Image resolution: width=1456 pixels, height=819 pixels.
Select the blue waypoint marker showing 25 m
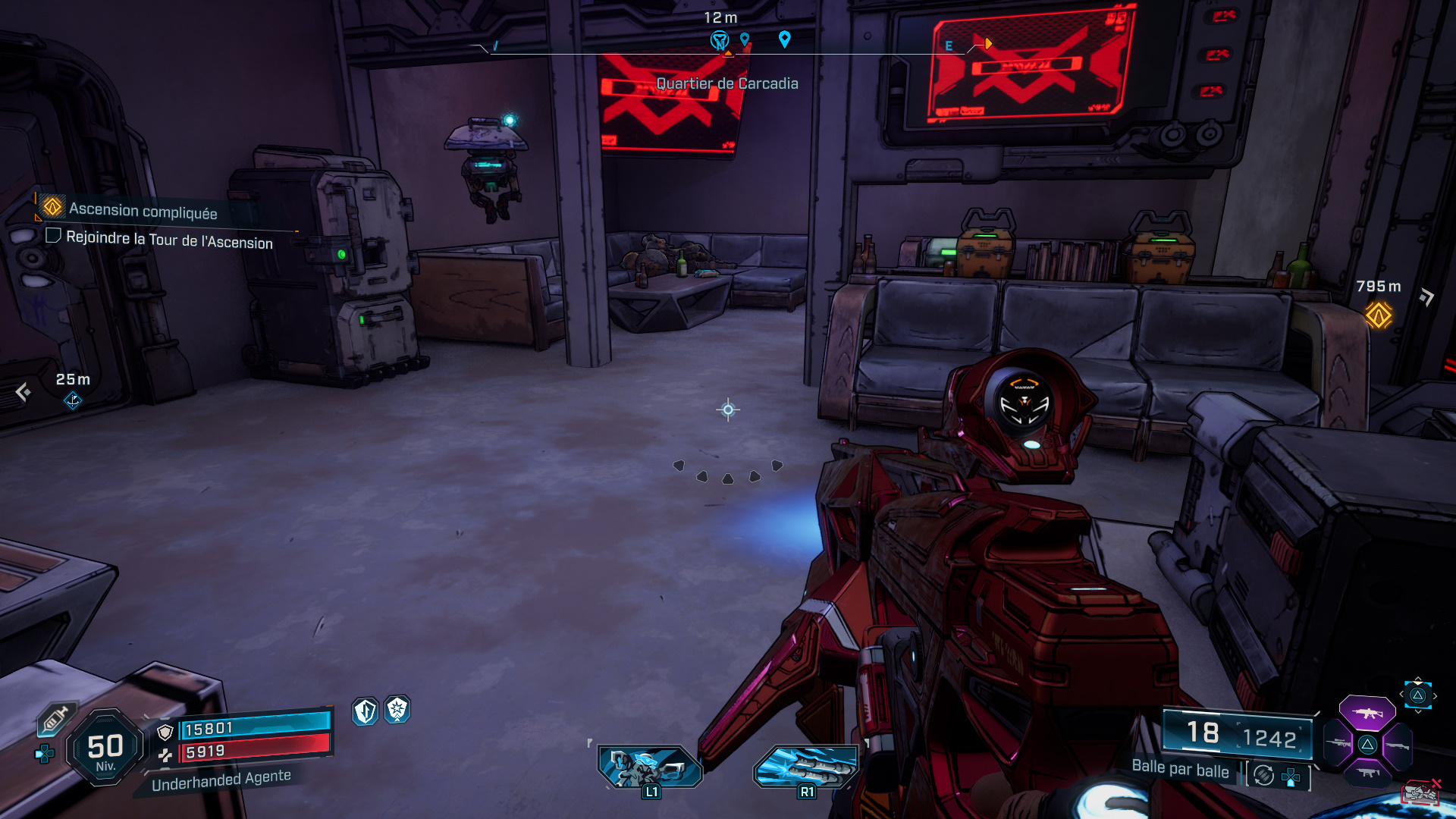point(73,400)
